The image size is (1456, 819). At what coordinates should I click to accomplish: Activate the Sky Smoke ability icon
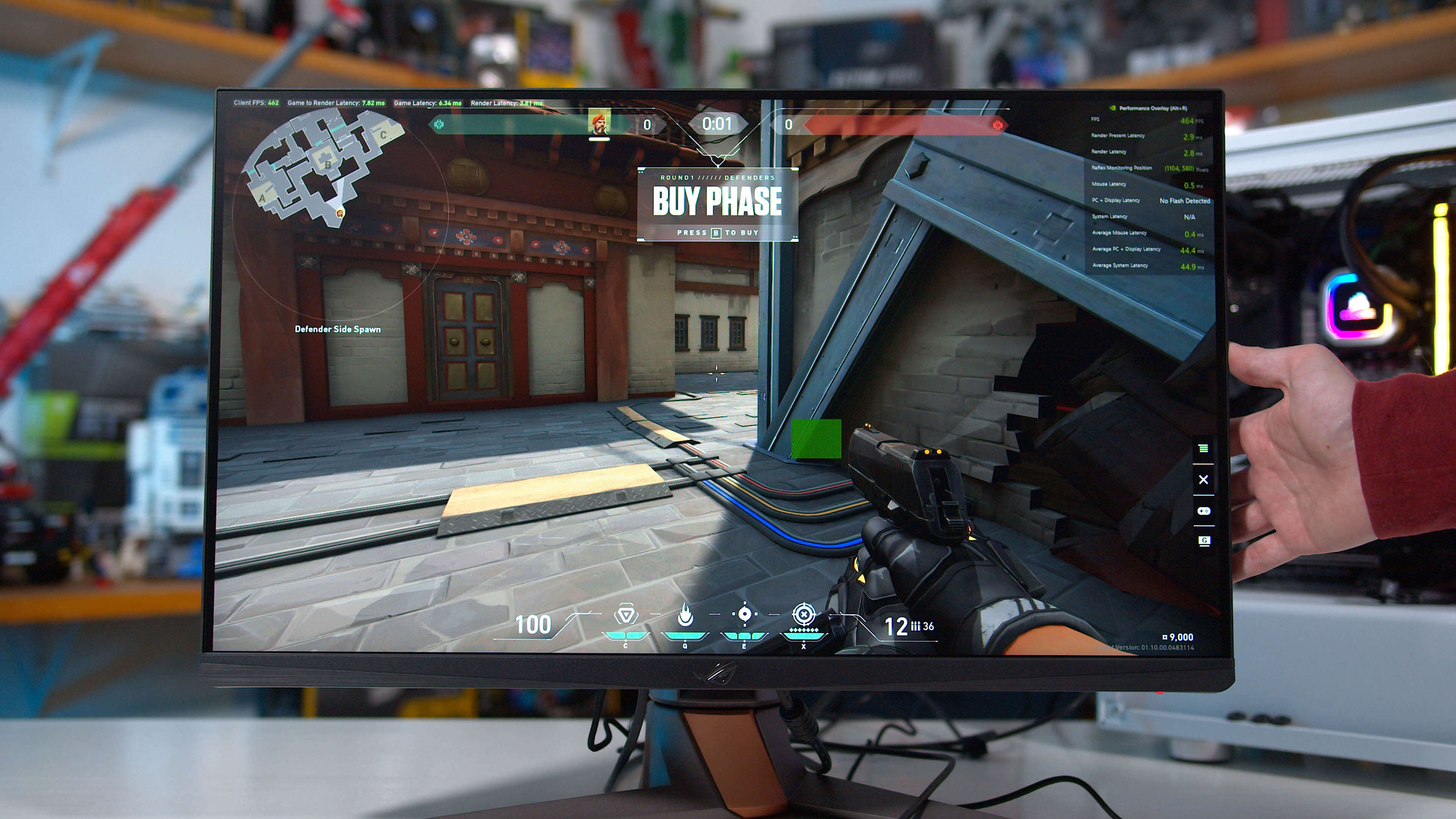[744, 614]
